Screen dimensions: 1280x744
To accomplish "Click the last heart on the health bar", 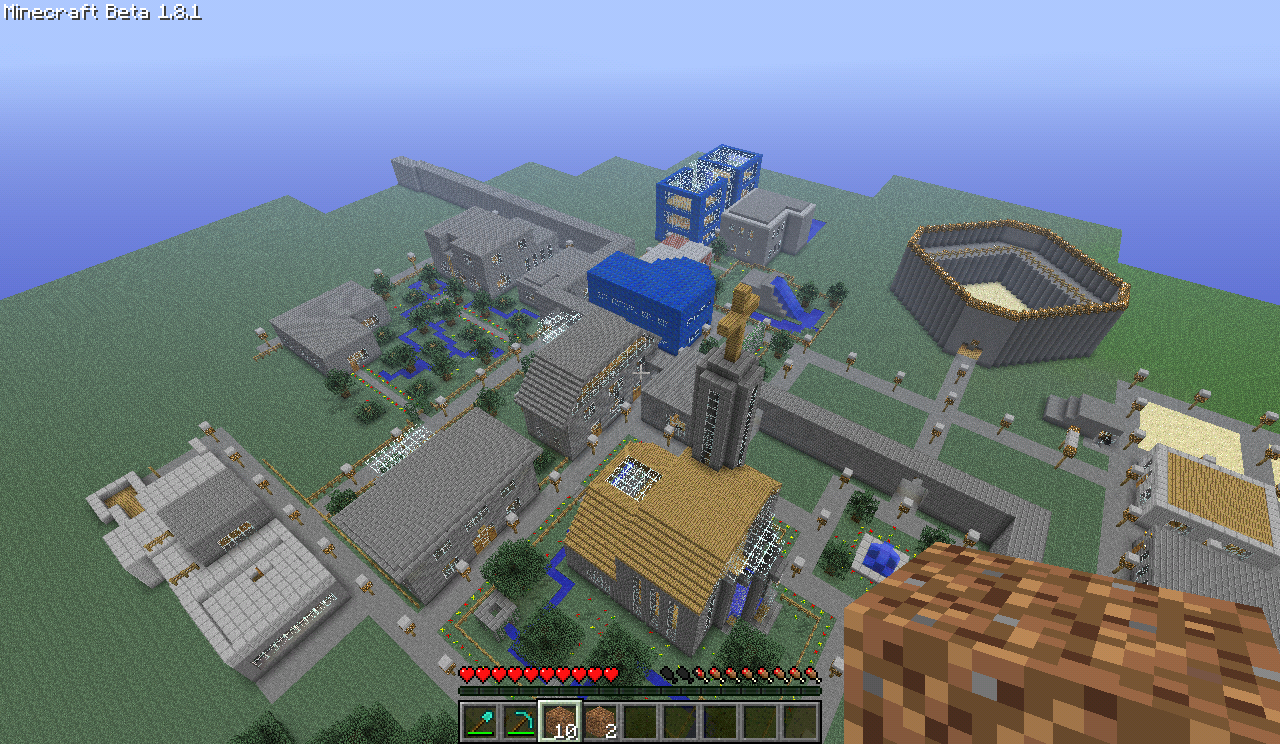I will pos(611,672).
